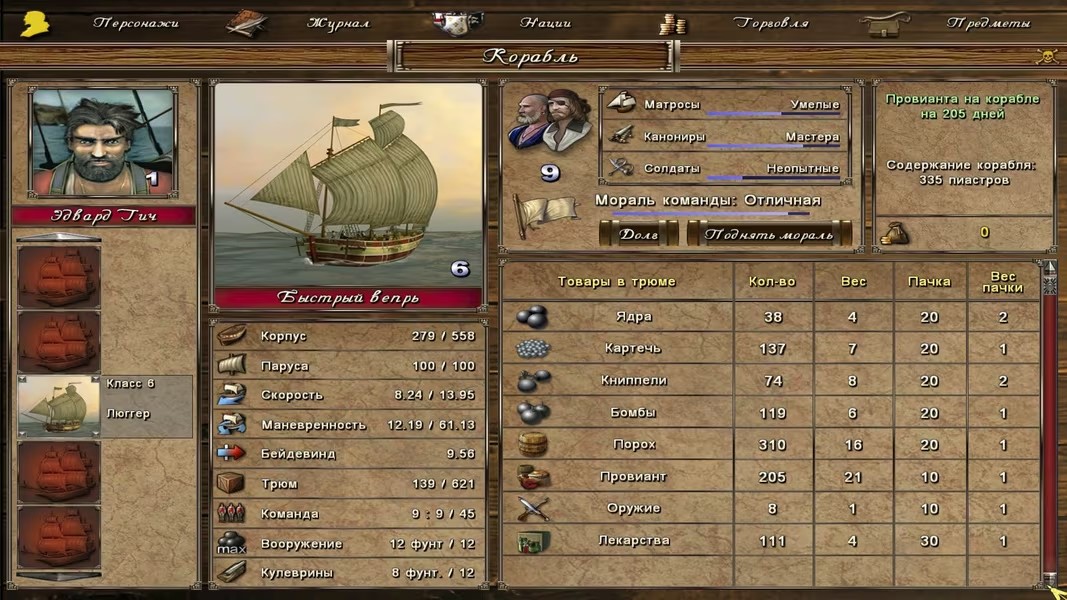Select the Провиант cargo row
Screen dimensions: 1067x600
pyautogui.click(x=634, y=477)
